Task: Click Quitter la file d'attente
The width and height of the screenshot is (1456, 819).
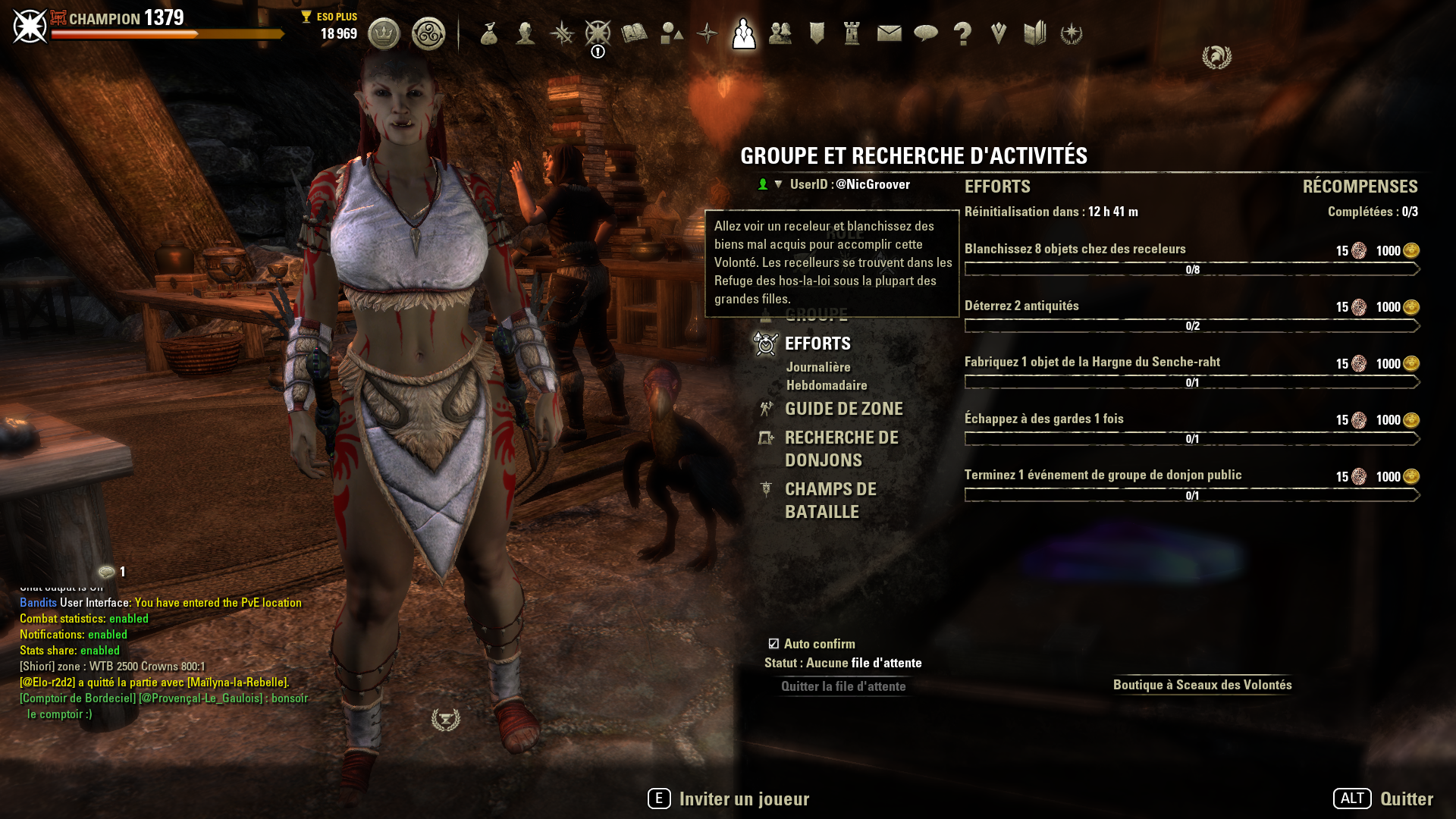Action: [843, 686]
